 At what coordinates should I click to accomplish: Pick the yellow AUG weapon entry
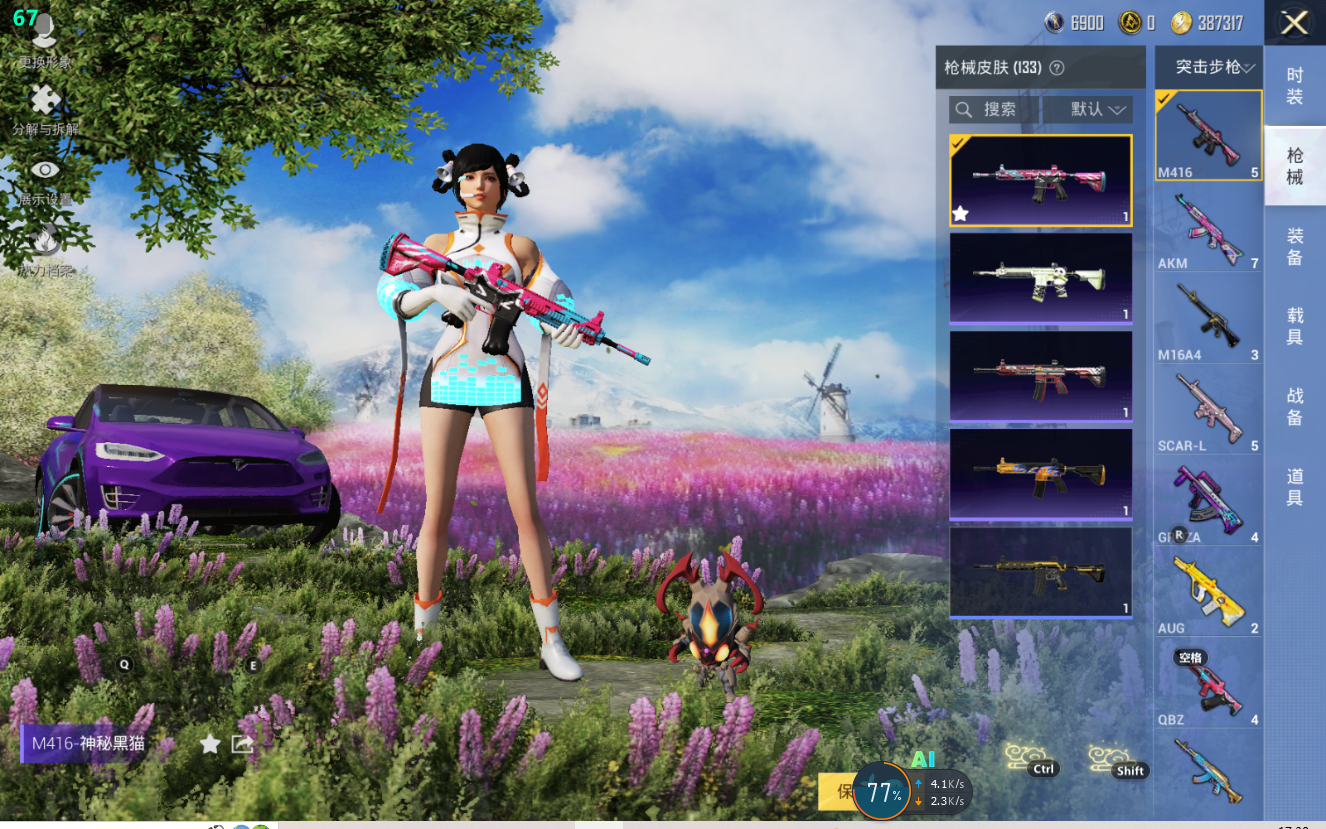[1208, 592]
